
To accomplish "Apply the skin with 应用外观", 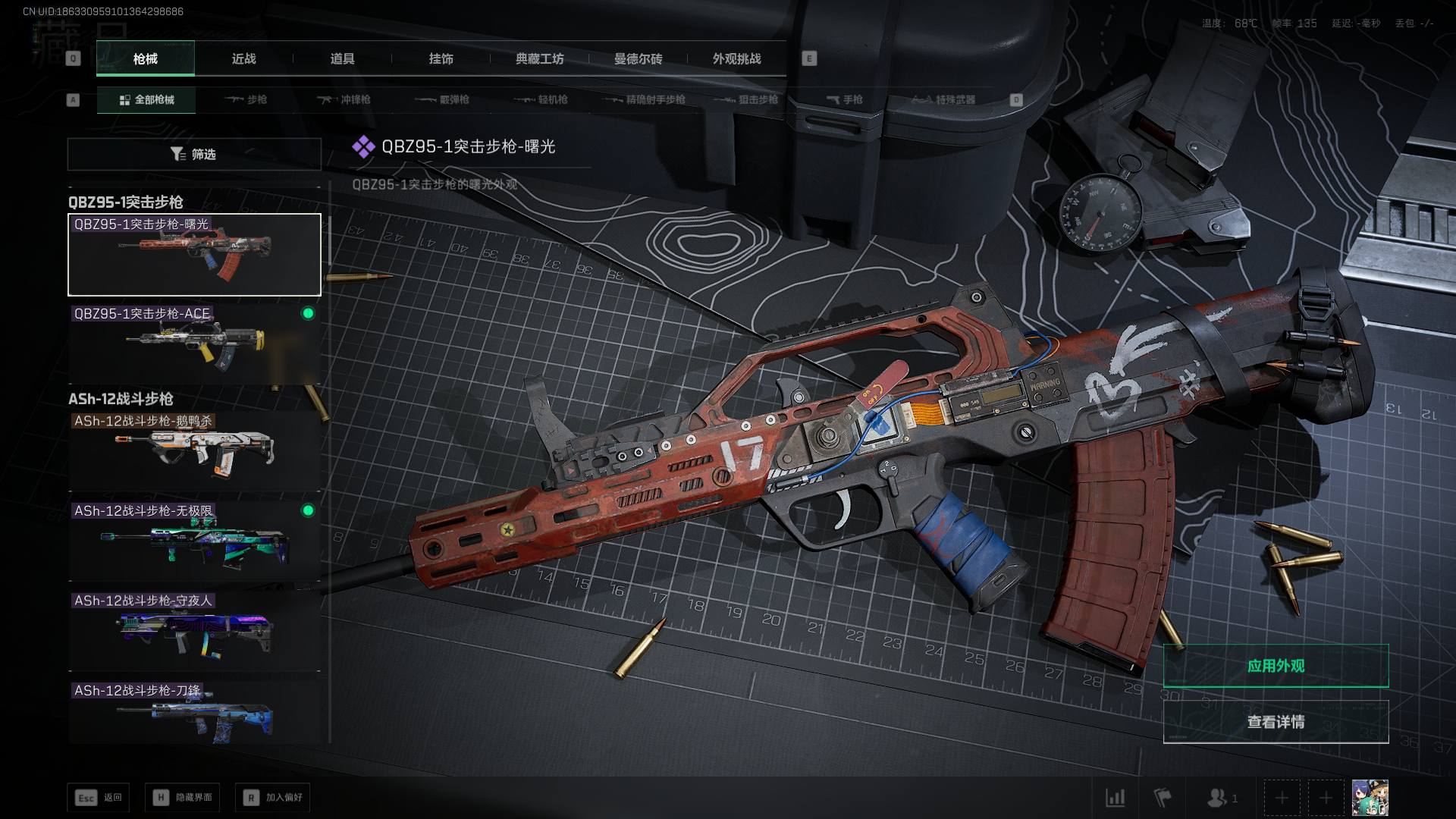I will (x=1276, y=666).
